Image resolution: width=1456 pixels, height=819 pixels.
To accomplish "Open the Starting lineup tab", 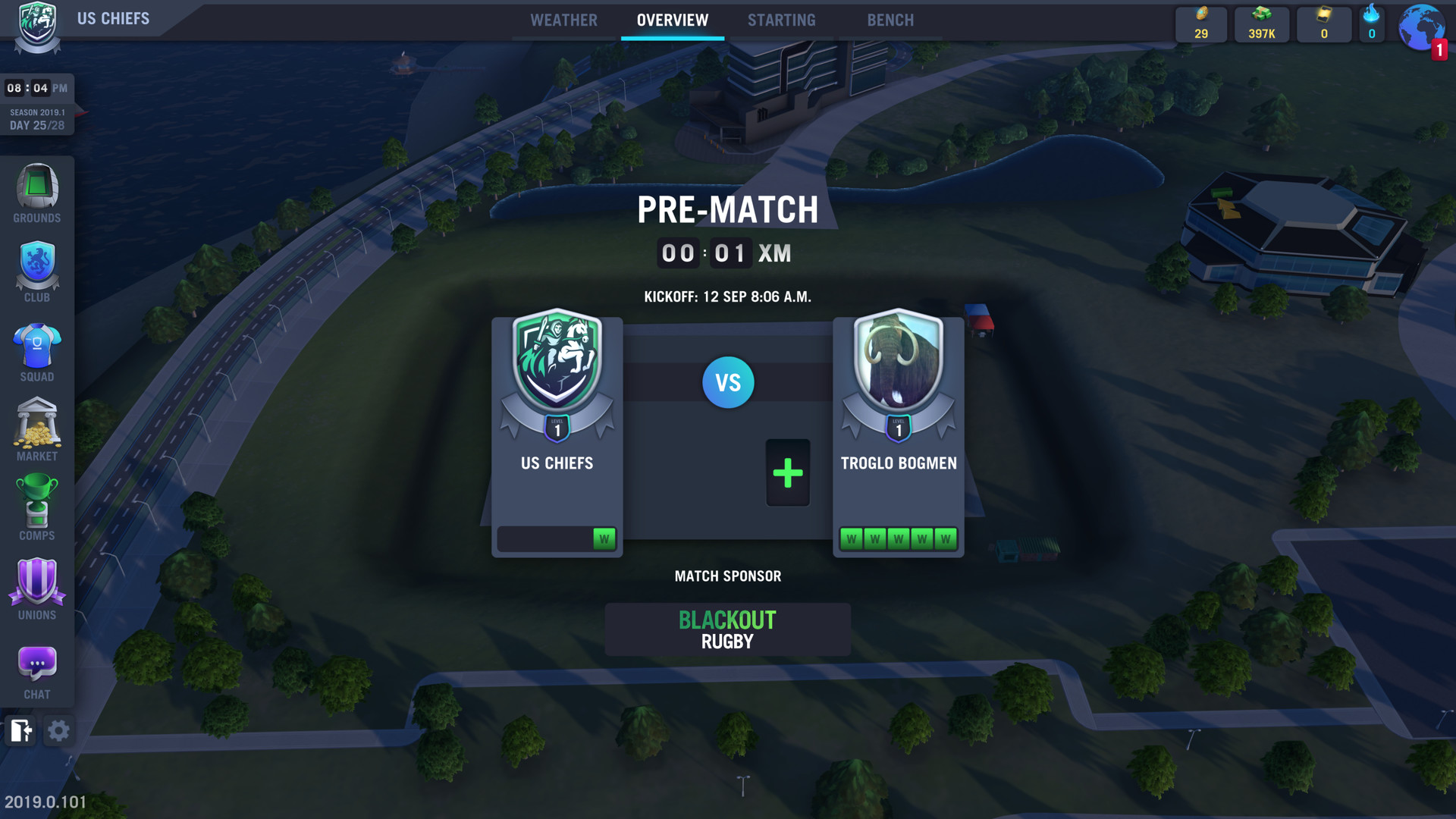I will pos(782,20).
